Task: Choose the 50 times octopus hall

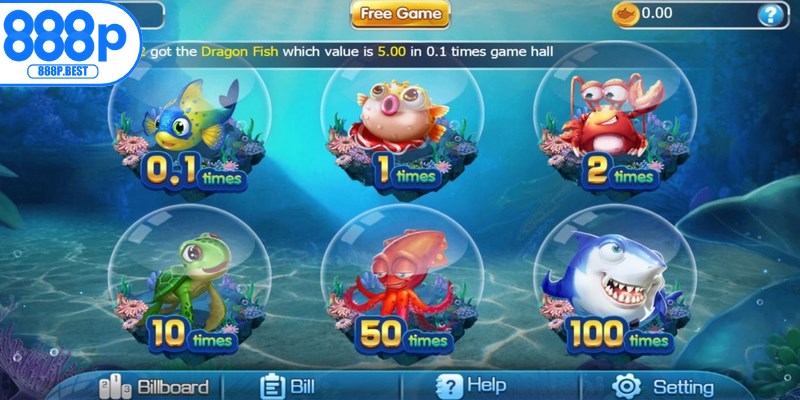Action: (398, 285)
